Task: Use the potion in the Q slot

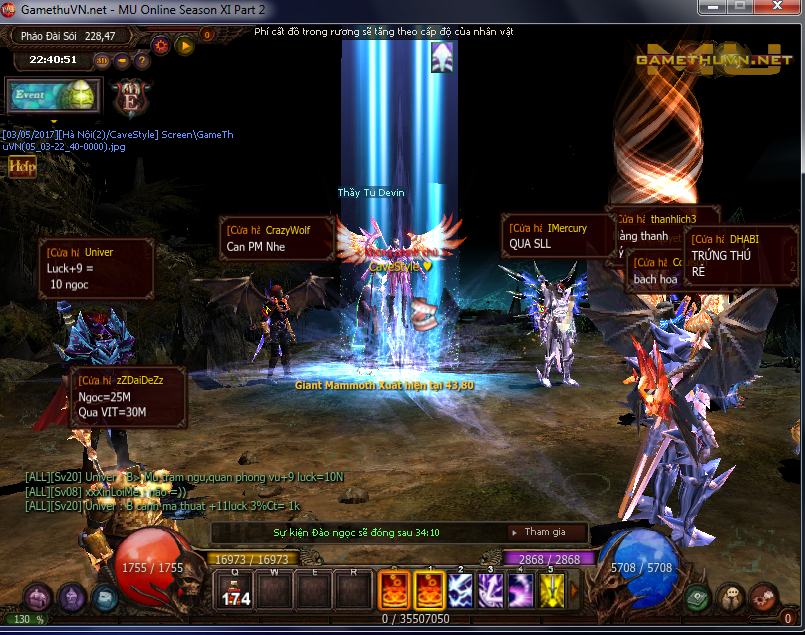Action: (235, 590)
